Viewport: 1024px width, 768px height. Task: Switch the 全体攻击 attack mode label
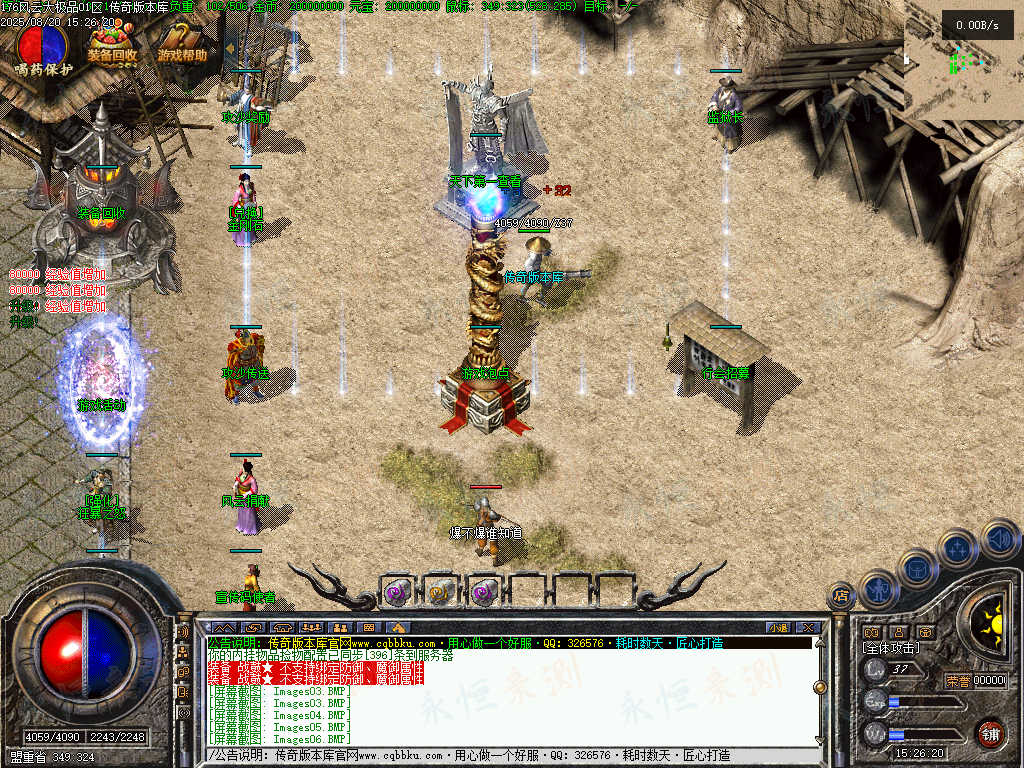click(x=890, y=648)
